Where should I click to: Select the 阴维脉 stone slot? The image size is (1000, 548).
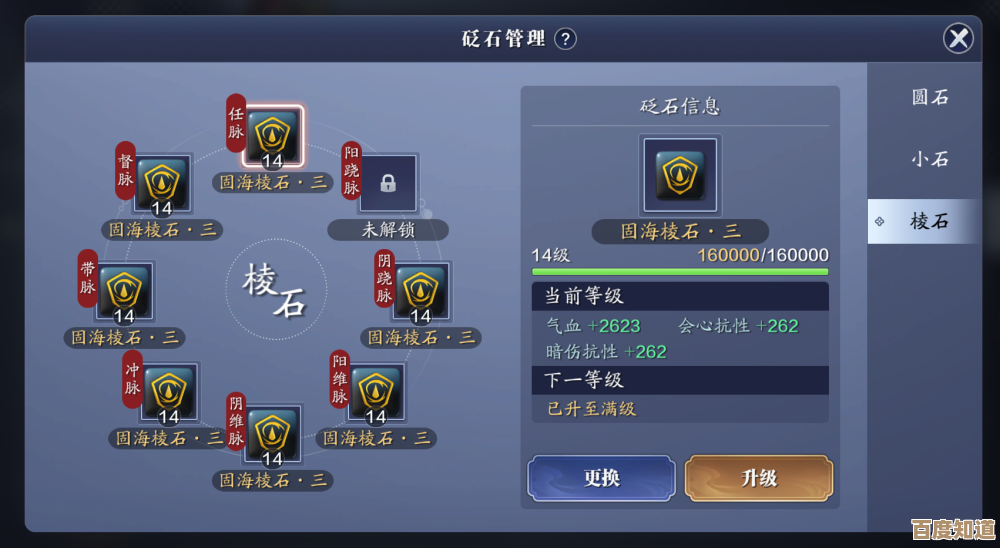(x=272, y=435)
